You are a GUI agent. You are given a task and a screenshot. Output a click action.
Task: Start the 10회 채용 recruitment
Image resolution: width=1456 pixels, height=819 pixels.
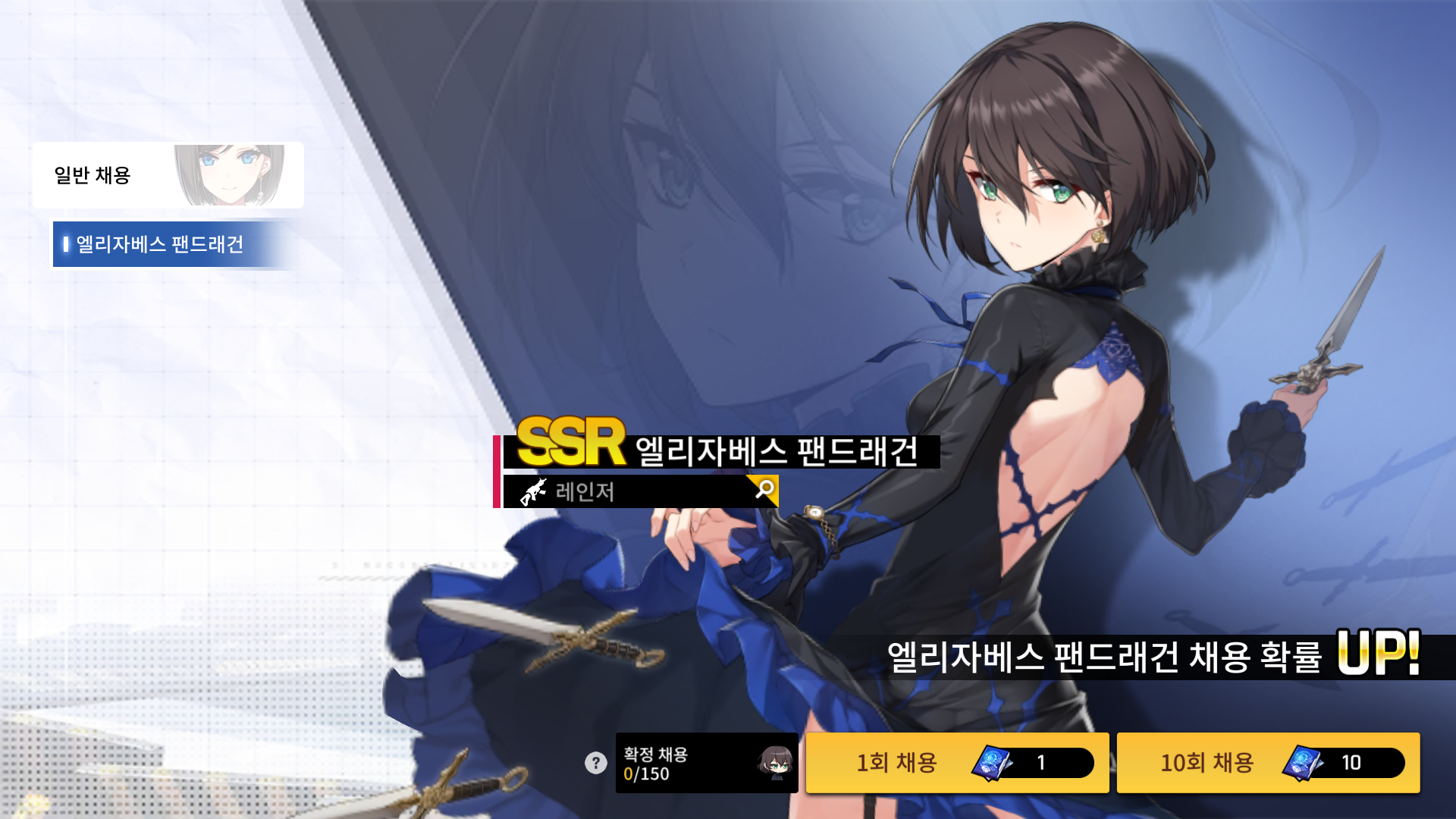coord(1268,762)
